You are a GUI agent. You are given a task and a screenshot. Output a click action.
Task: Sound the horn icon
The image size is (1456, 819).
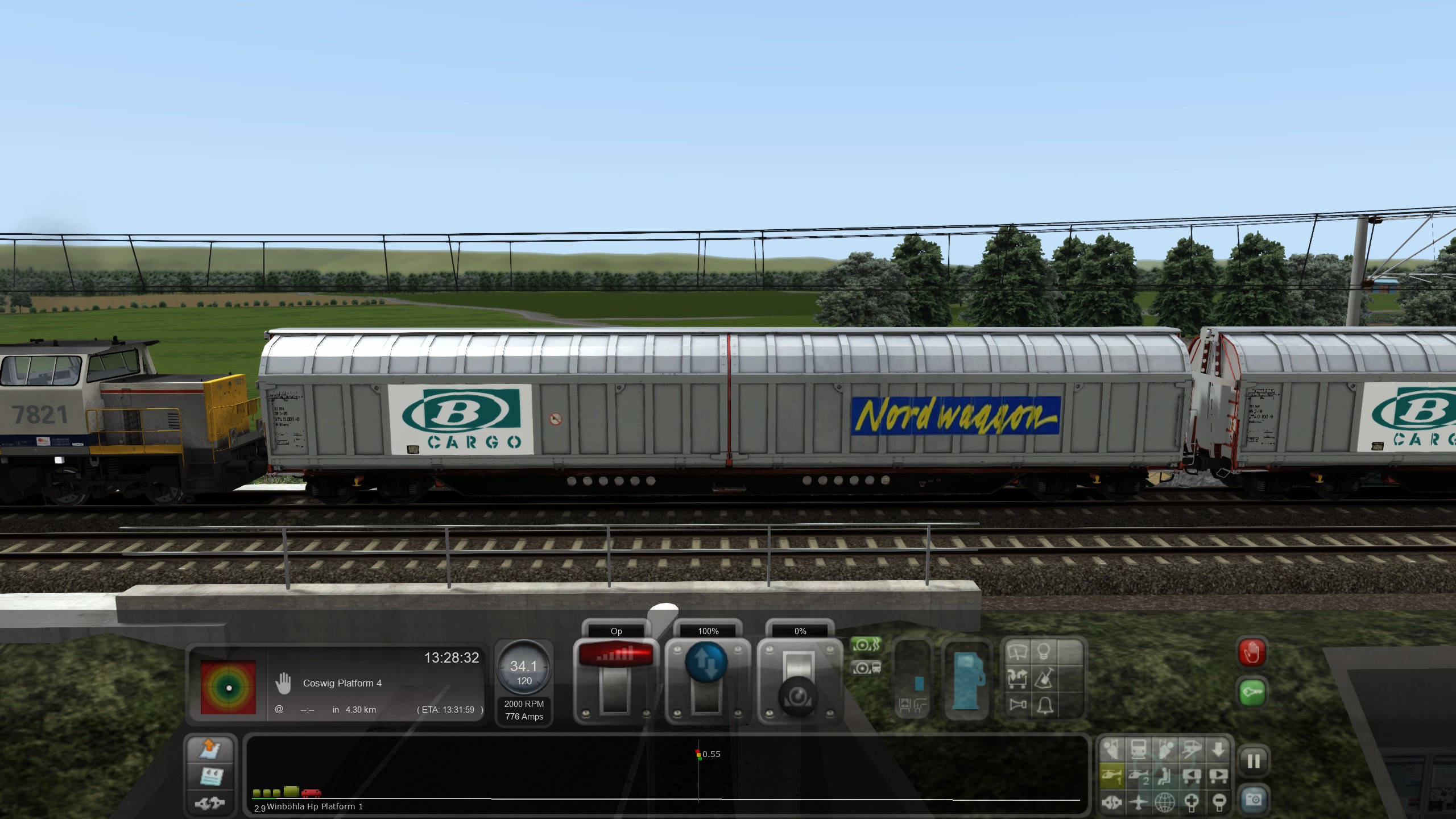coord(1017,705)
